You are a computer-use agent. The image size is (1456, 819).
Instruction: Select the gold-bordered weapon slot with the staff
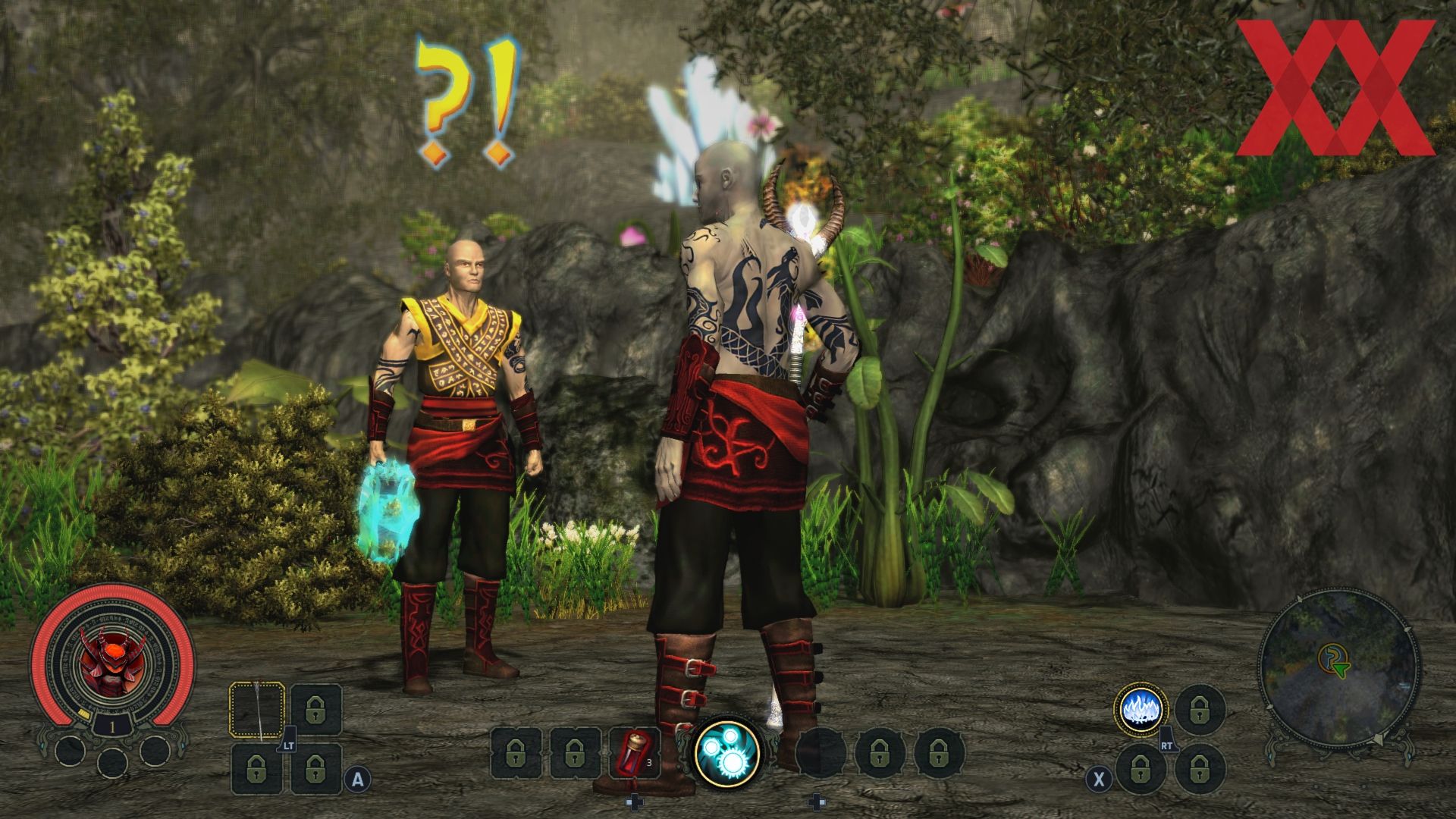point(257,711)
